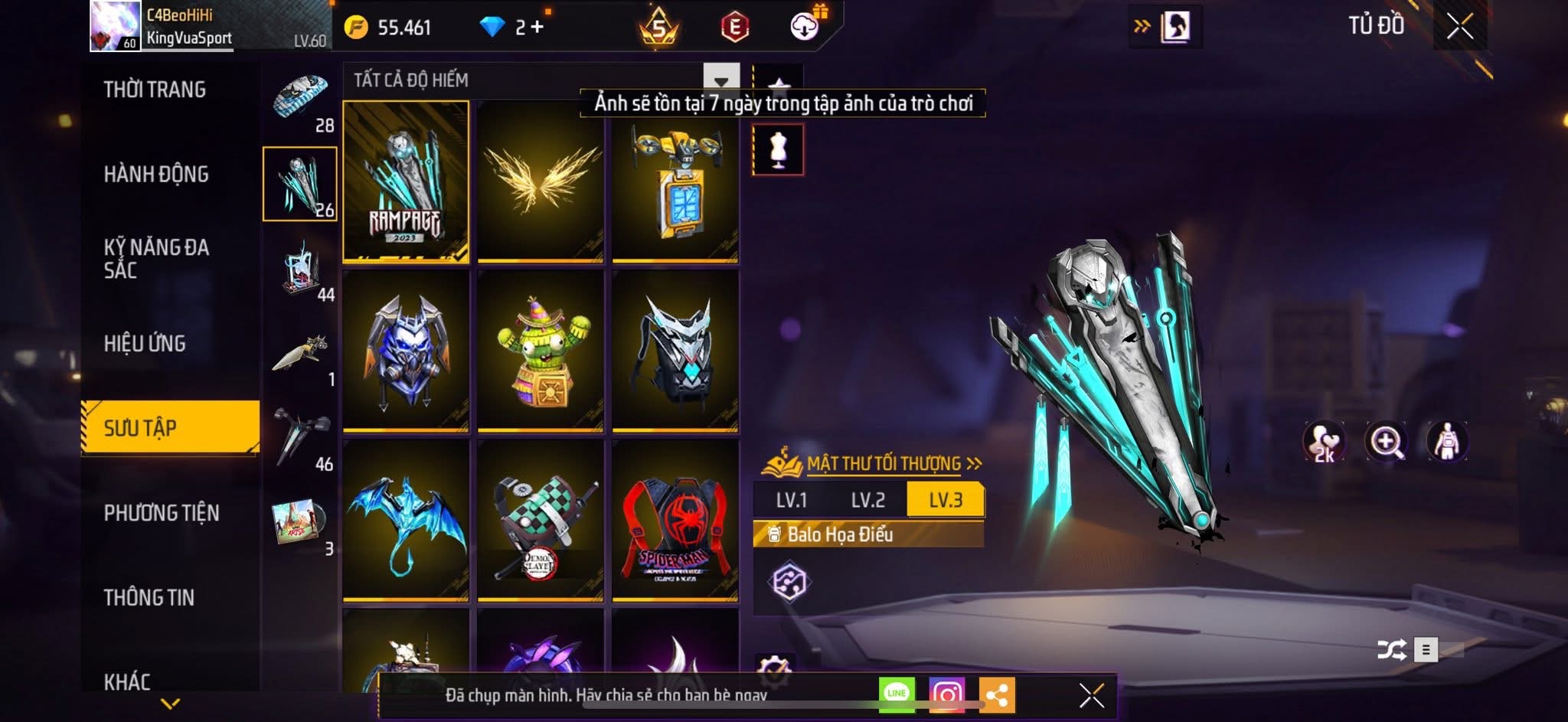Open the PHƯƠNG TIỆN section
The image size is (1568, 722).
click(x=162, y=513)
